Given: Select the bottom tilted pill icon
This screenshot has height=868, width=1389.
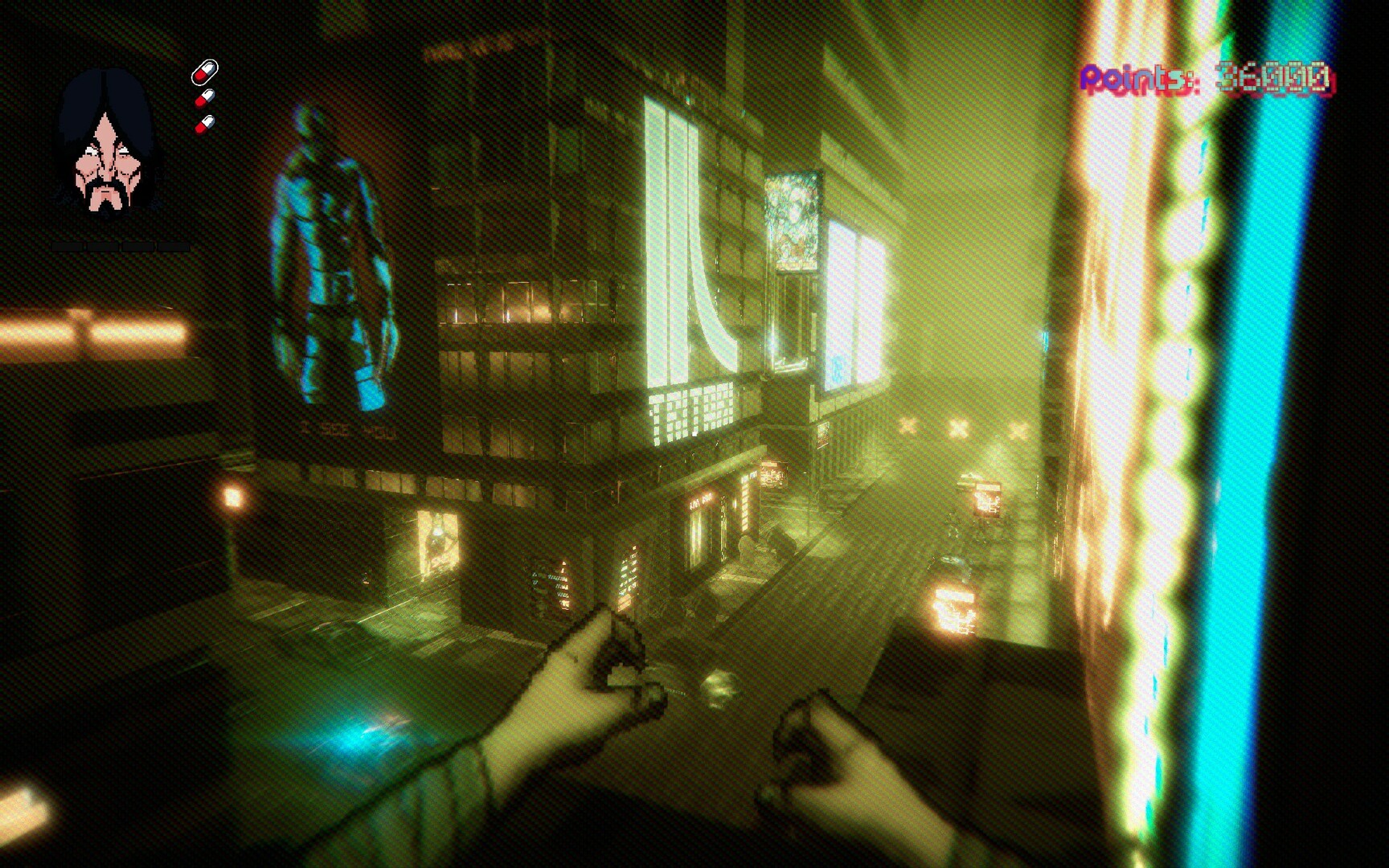Looking at the screenshot, I should pos(205,125).
